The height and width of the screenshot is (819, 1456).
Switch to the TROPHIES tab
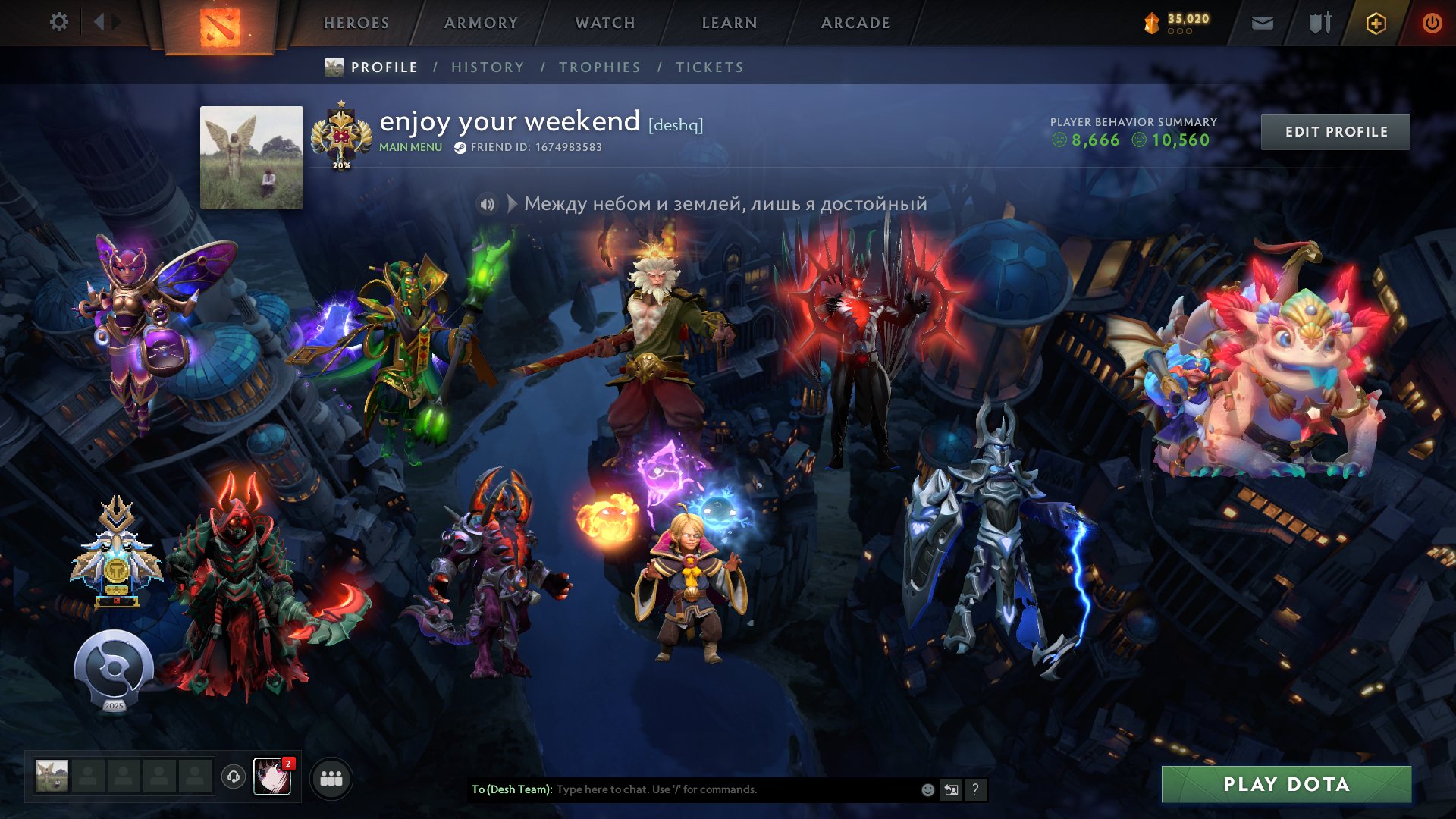point(599,67)
